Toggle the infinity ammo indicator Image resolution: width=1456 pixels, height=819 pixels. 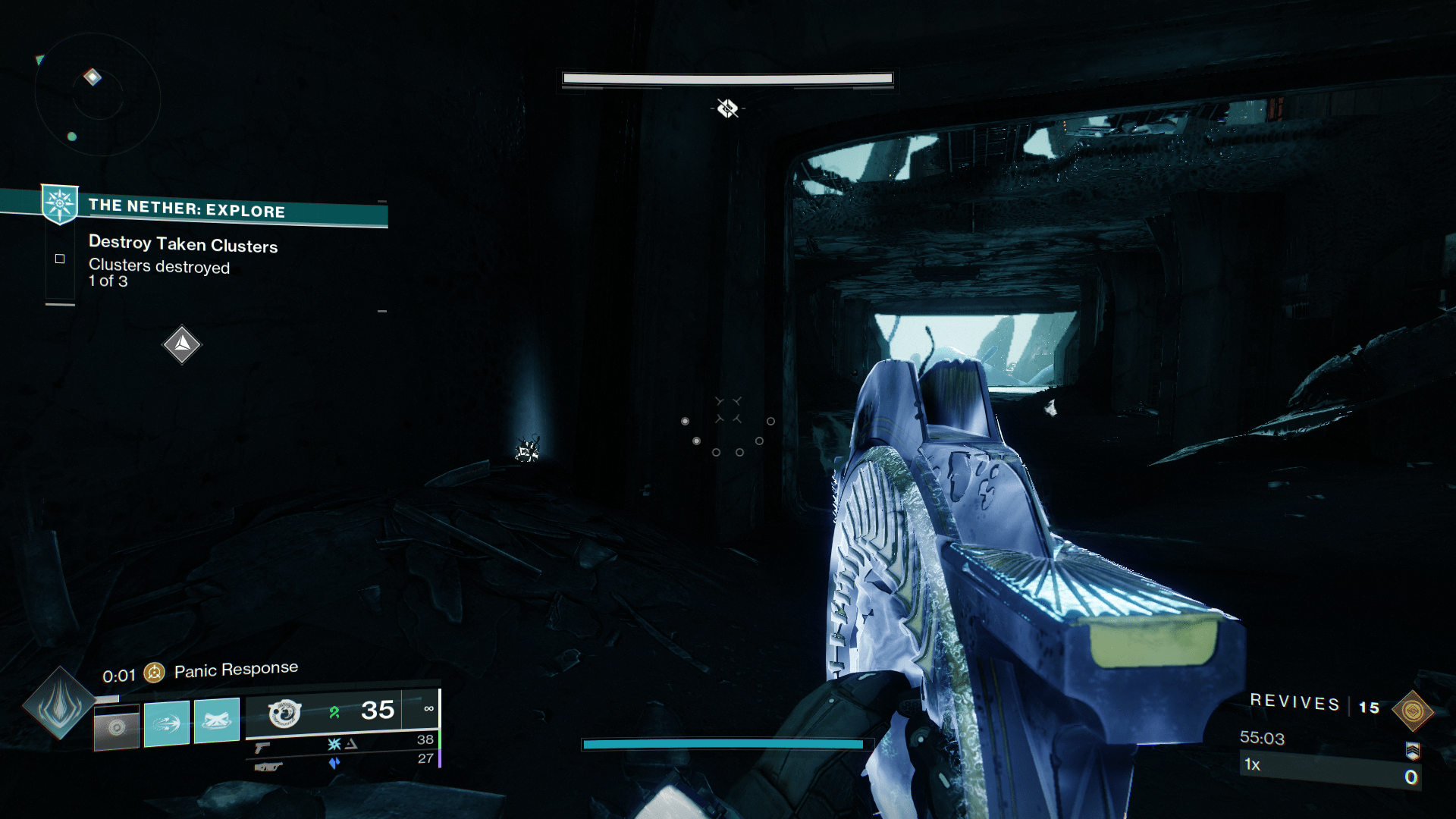tap(430, 708)
